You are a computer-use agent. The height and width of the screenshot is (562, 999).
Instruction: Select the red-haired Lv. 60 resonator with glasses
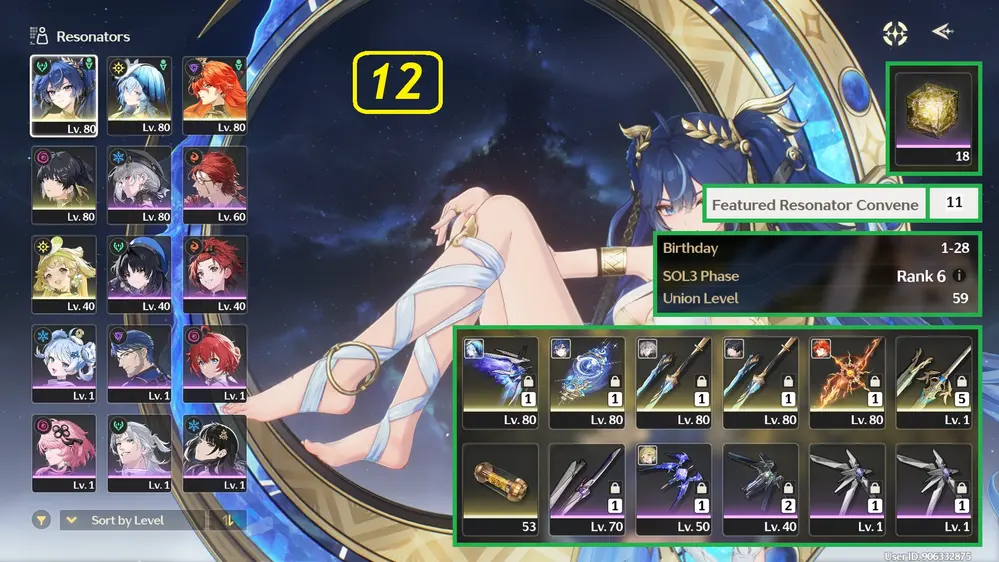(214, 185)
